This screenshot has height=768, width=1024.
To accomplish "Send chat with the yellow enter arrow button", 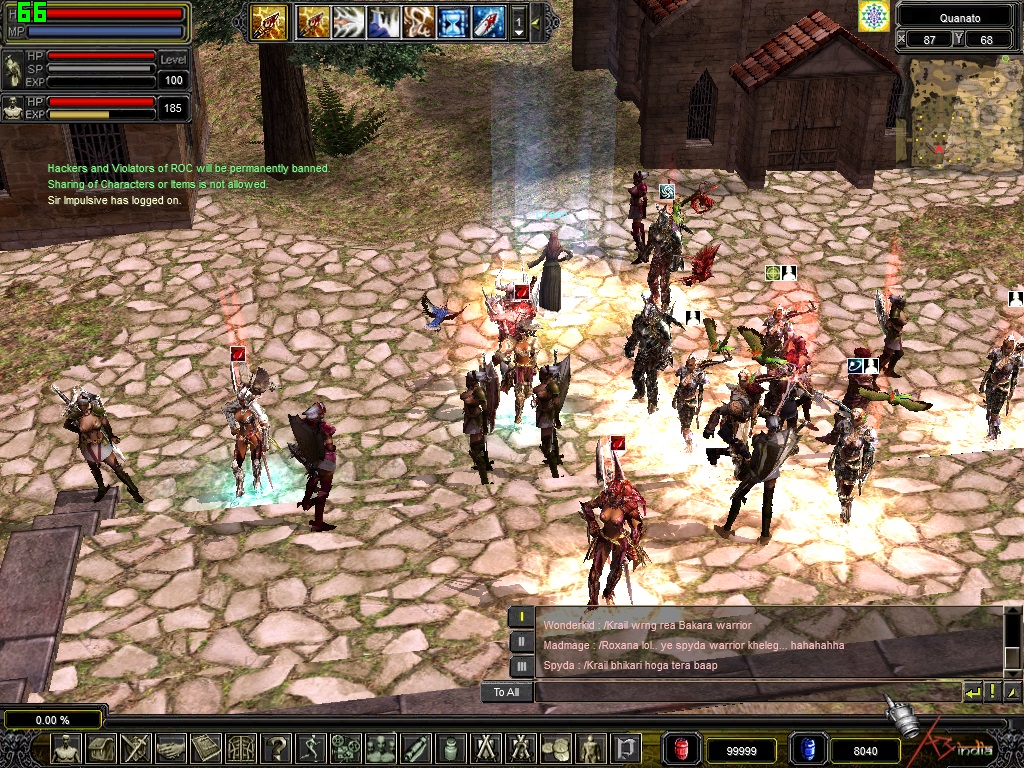I will click(972, 692).
